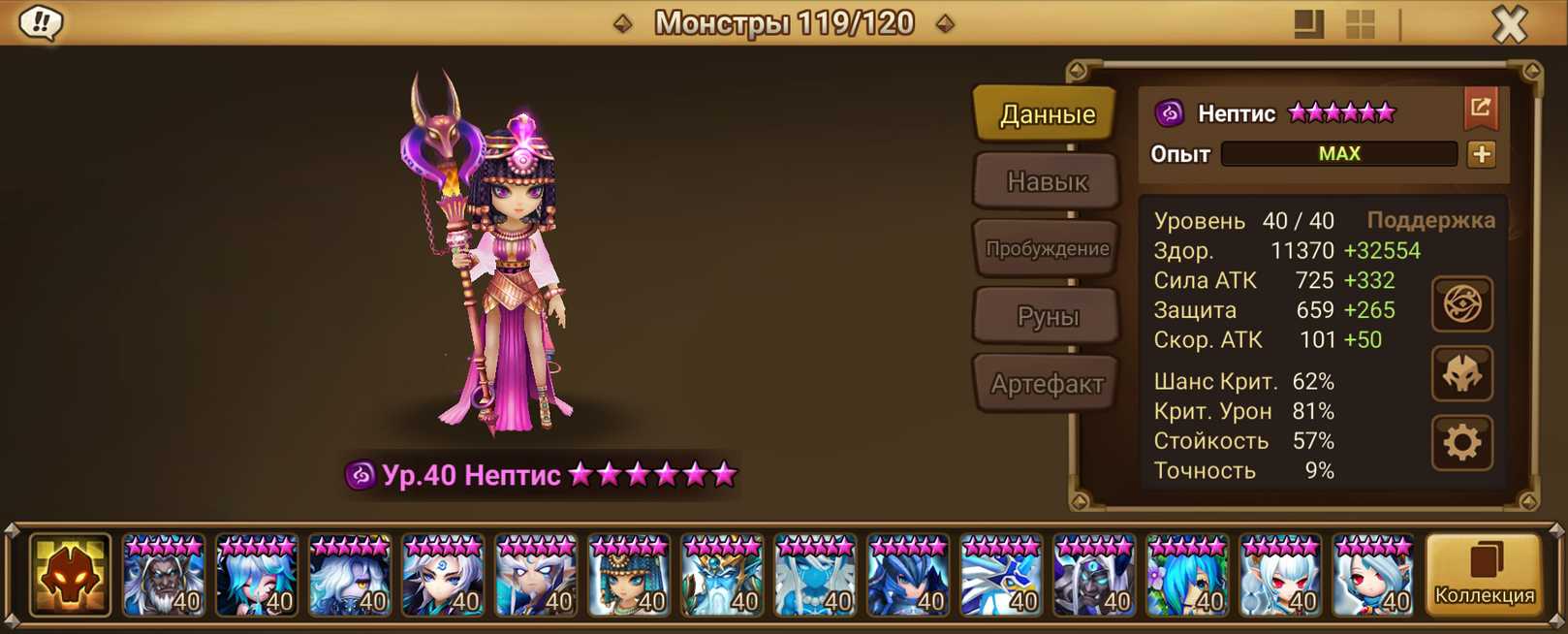
Task: Choose the single-panel view layout icon
Action: [1308, 24]
